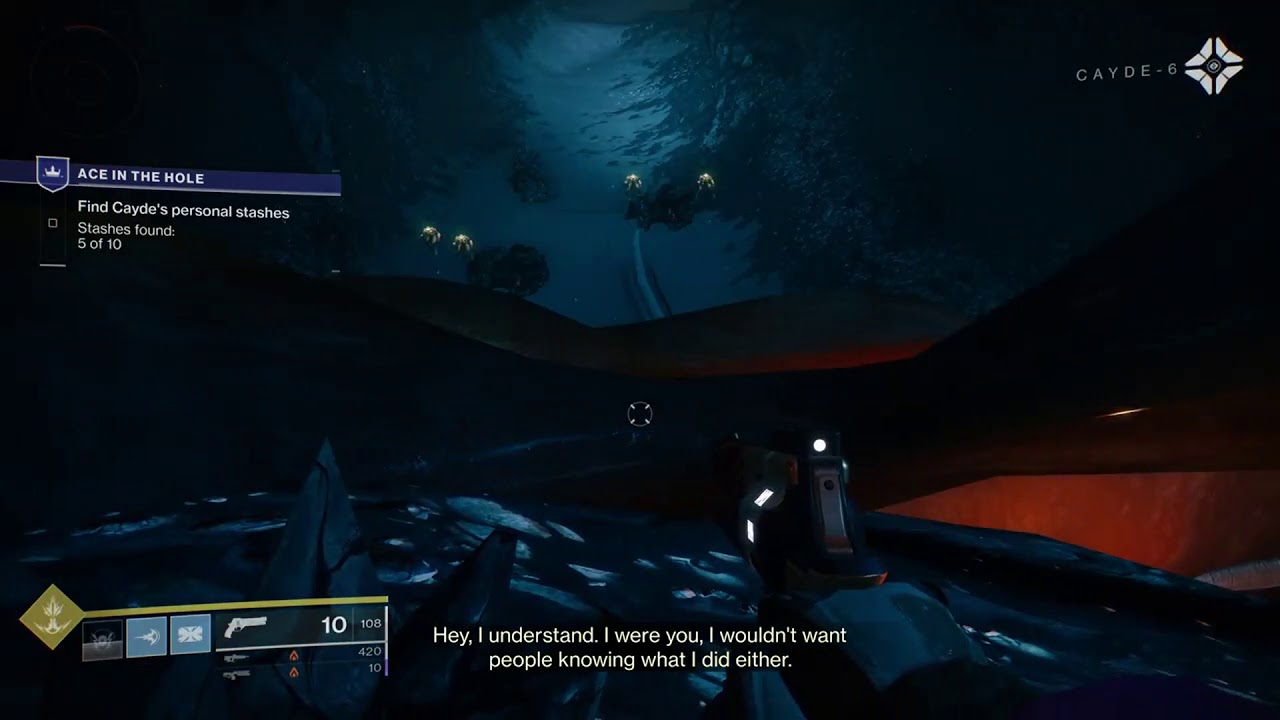Activate the class ability icon with crossed burst
Viewport: 1280px width, 720px height.
point(190,635)
